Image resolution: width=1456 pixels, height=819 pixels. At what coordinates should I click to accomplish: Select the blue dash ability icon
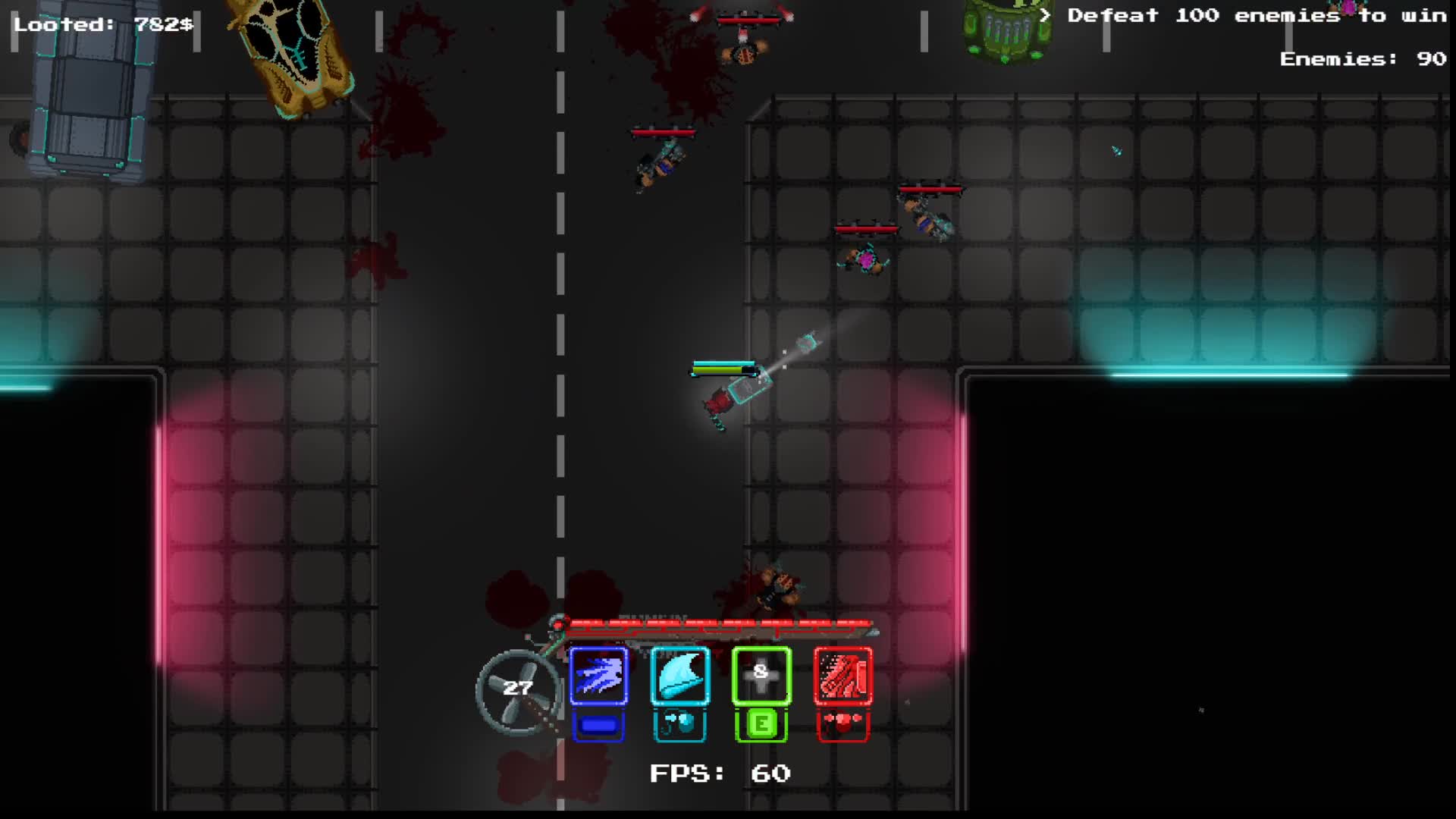coord(598,677)
